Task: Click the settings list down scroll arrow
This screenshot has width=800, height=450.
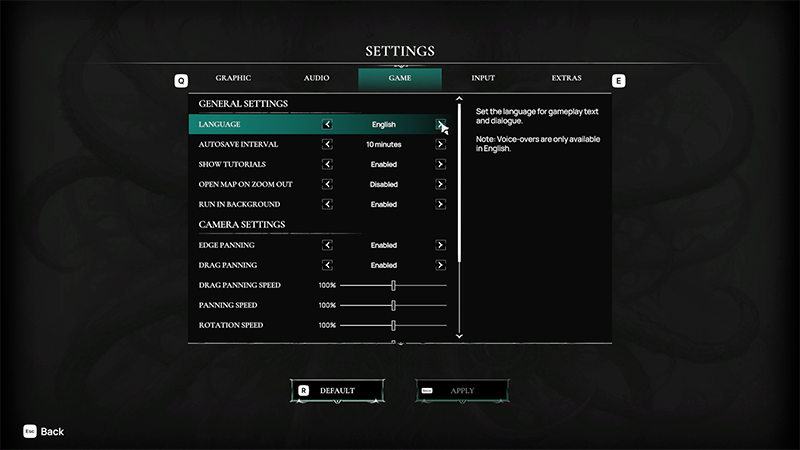Action: 459,337
